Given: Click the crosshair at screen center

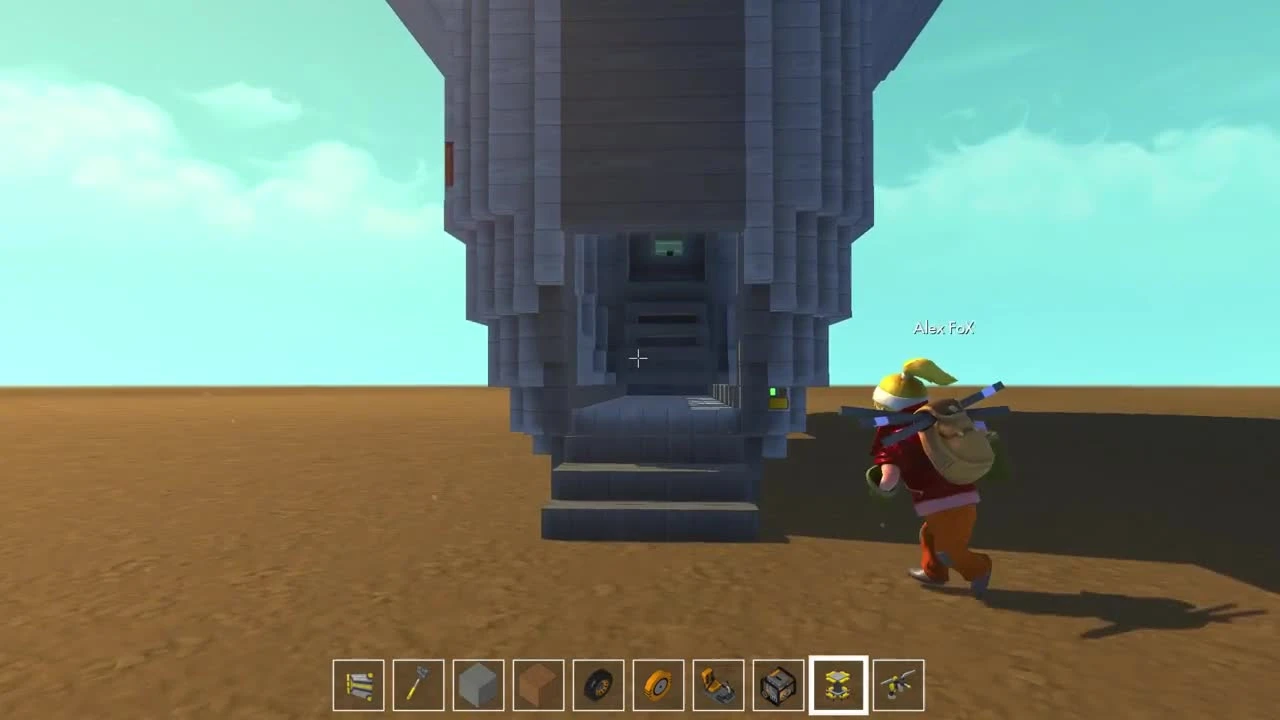Looking at the screenshot, I should click(637, 358).
